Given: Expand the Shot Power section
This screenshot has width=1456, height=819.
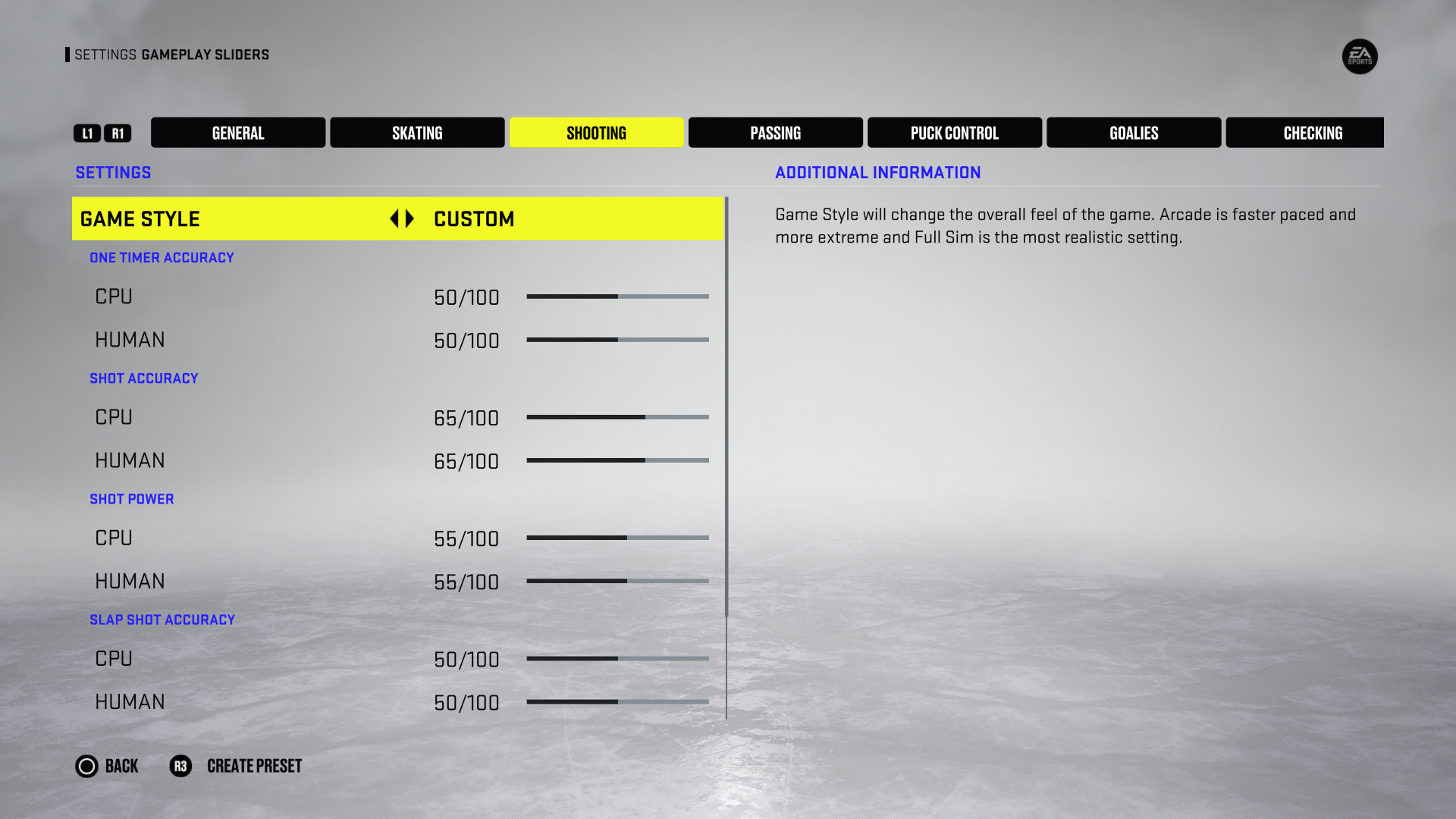Looking at the screenshot, I should [x=132, y=498].
